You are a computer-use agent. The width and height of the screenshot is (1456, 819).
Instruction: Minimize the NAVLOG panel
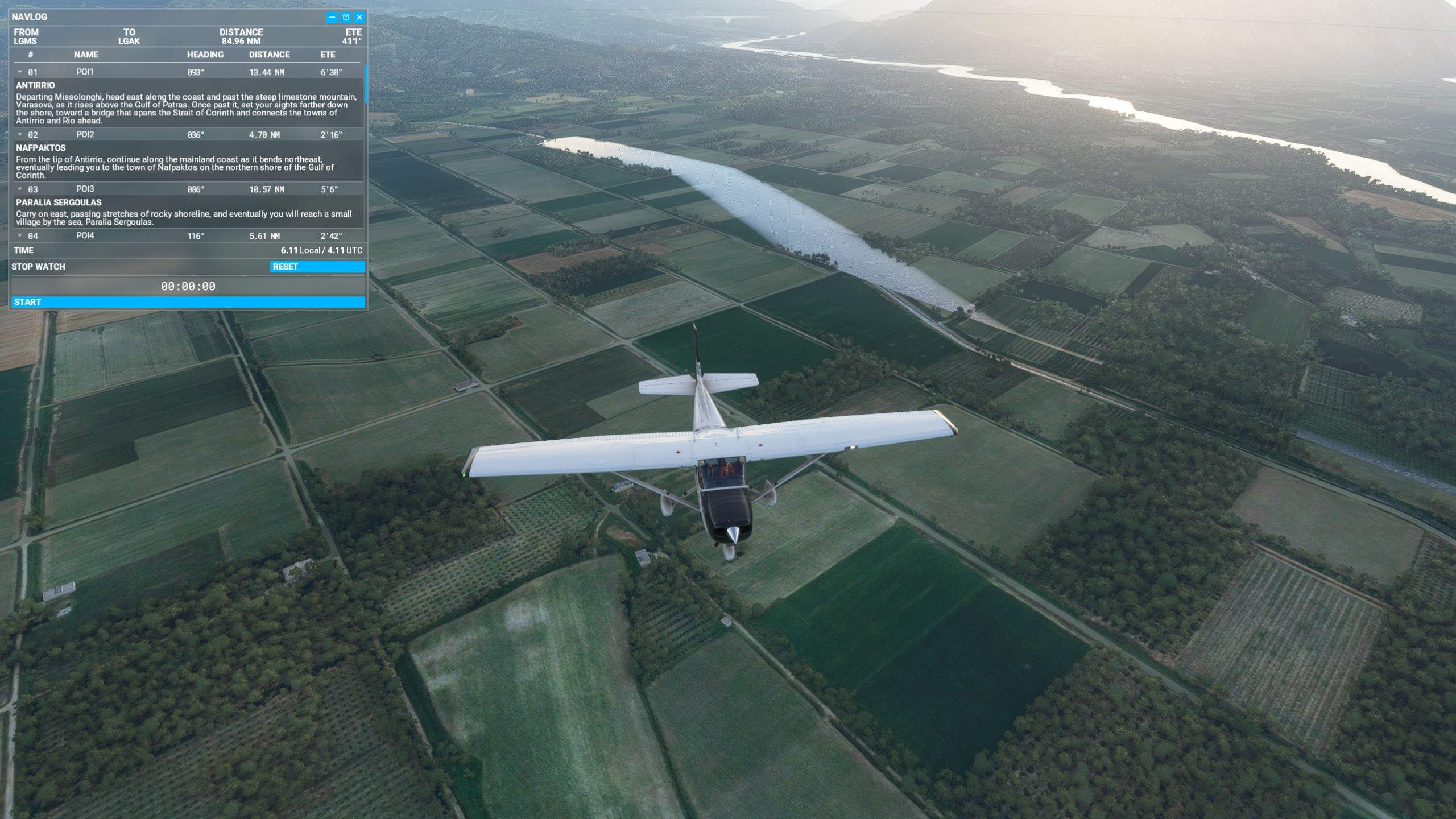coord(332,18)
